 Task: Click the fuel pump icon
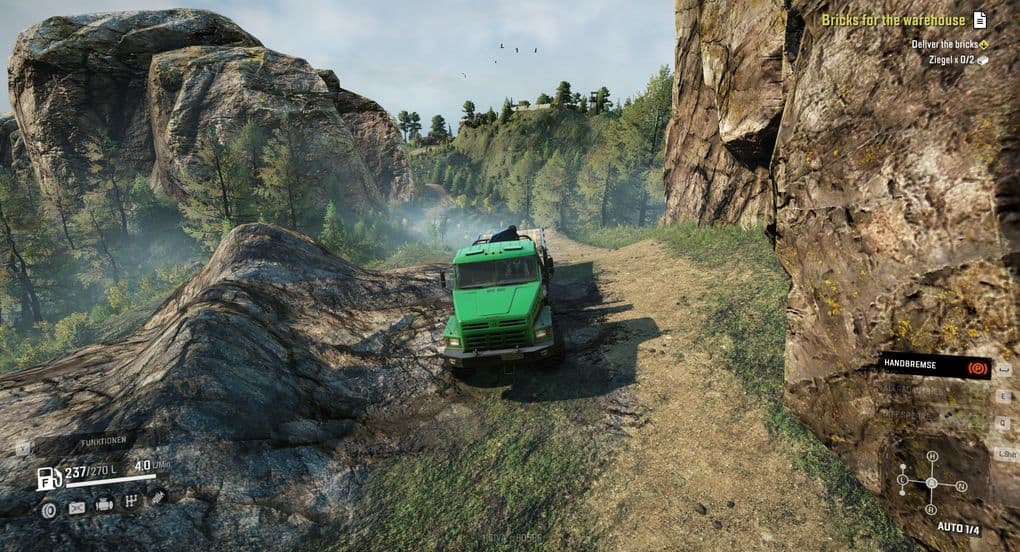48,478
